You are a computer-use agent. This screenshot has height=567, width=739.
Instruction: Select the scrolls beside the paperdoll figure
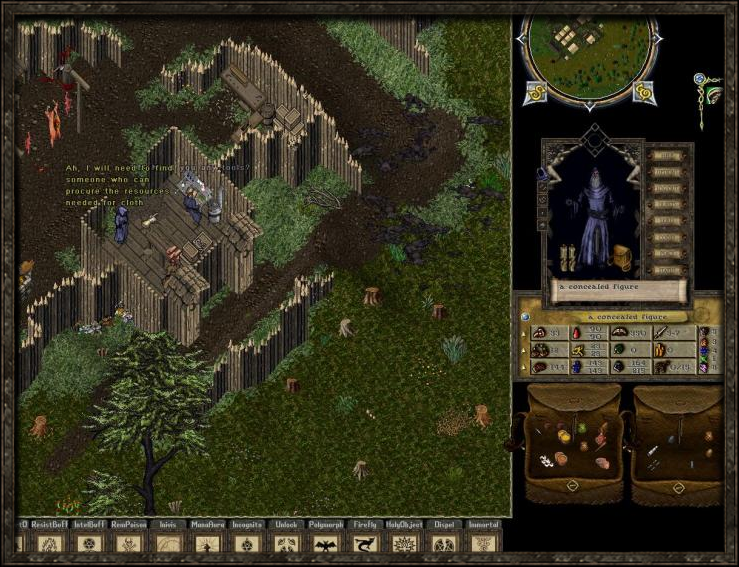coord(568,257)
